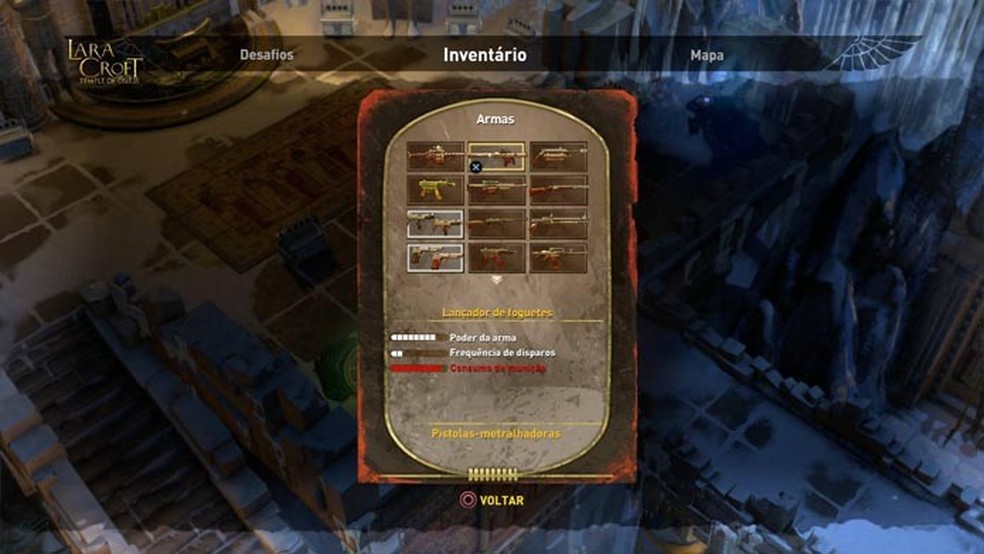The width and height of the screenshot is (984, 554).
Task: Go back with the Voltar button
Action: click(x=490, y=499)
